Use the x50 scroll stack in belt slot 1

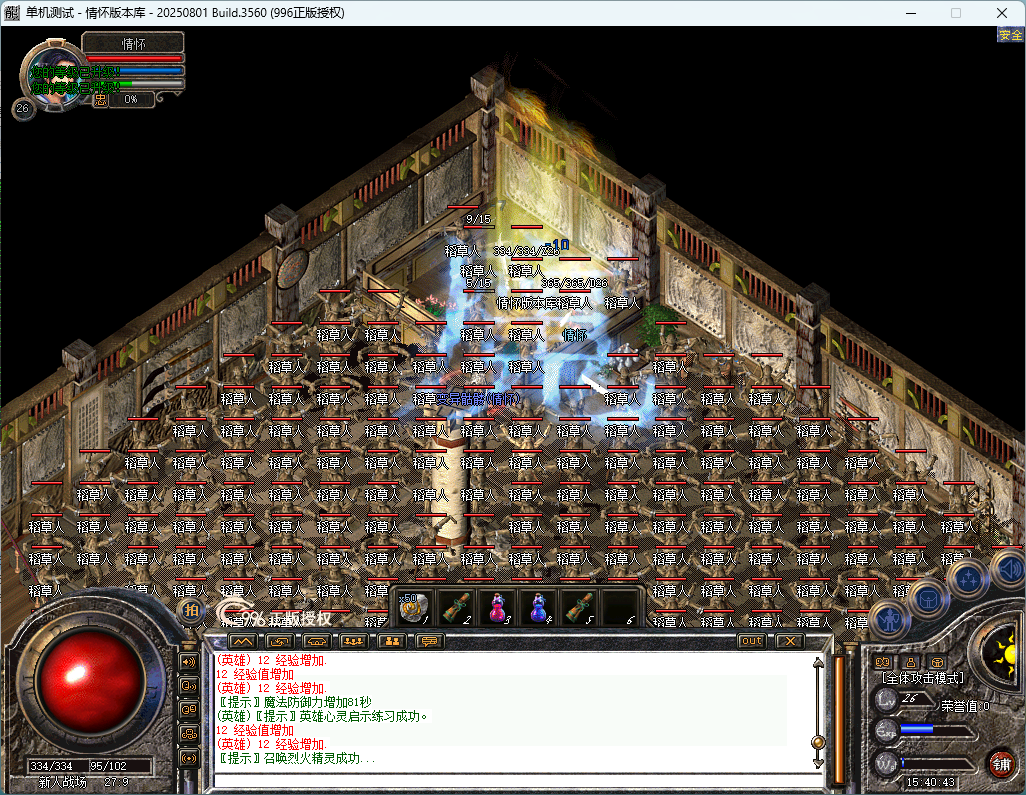[415, 607]
